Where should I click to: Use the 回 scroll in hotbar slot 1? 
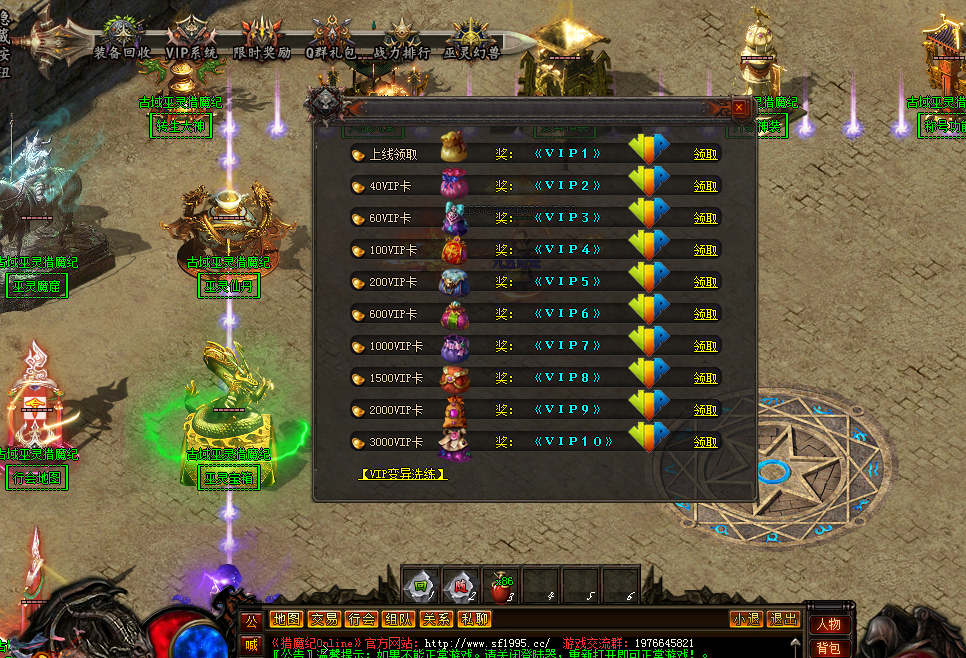click(x=421, y=584)
